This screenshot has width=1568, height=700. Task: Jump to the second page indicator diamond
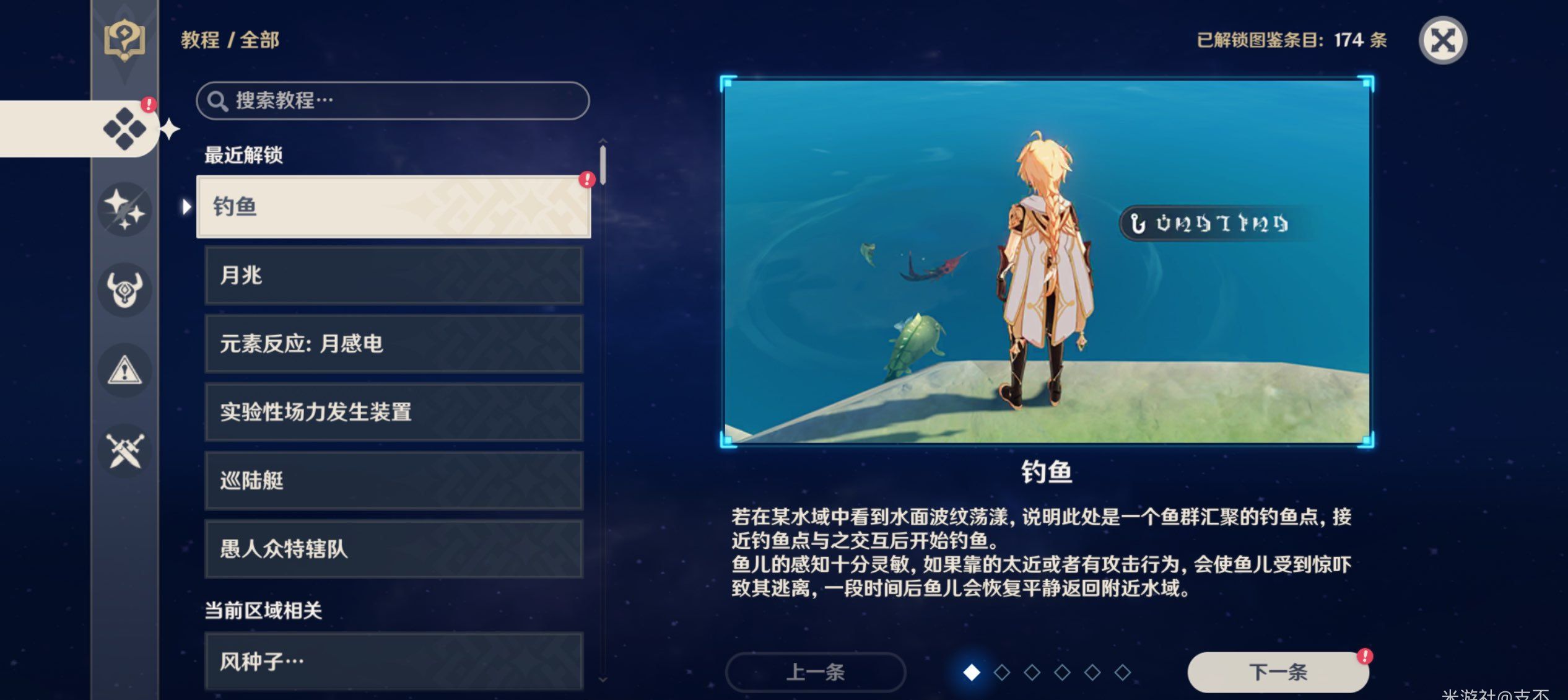[x=1002, y=672]
